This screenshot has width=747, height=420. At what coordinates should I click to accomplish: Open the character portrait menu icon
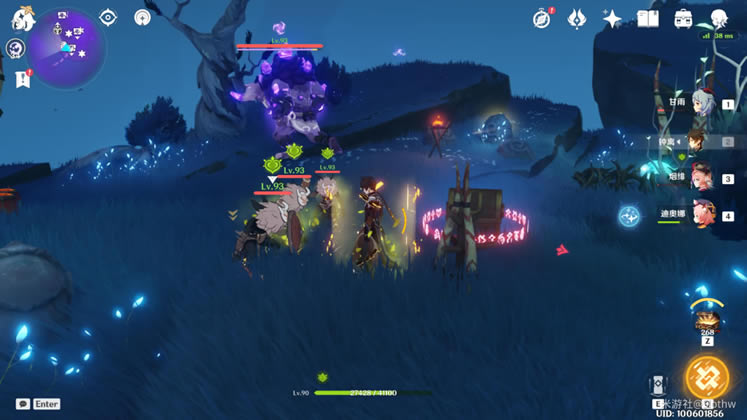[x=719, y=19]
